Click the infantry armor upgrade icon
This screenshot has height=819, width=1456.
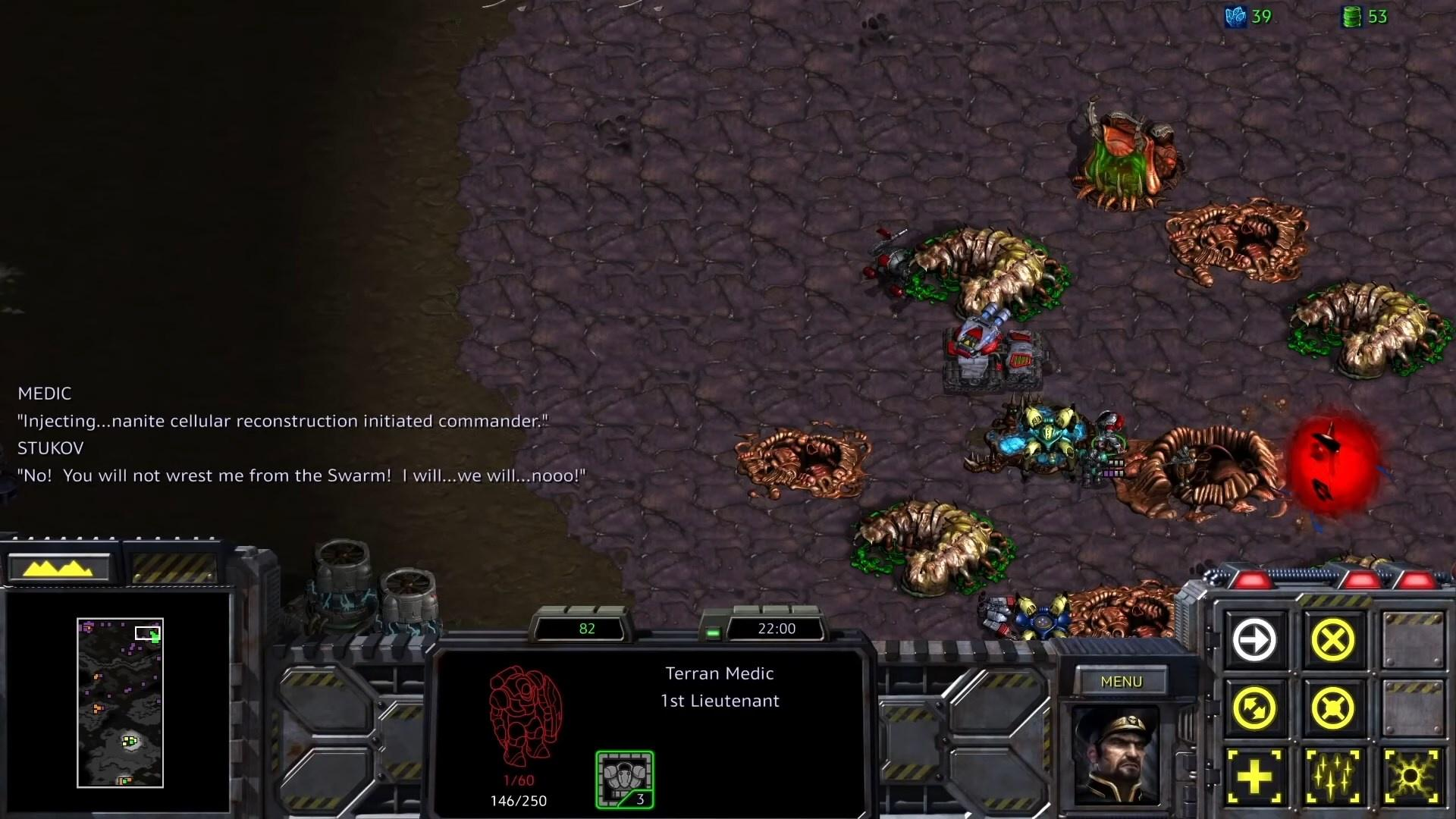pyautogui.click(x=625, y=780)
